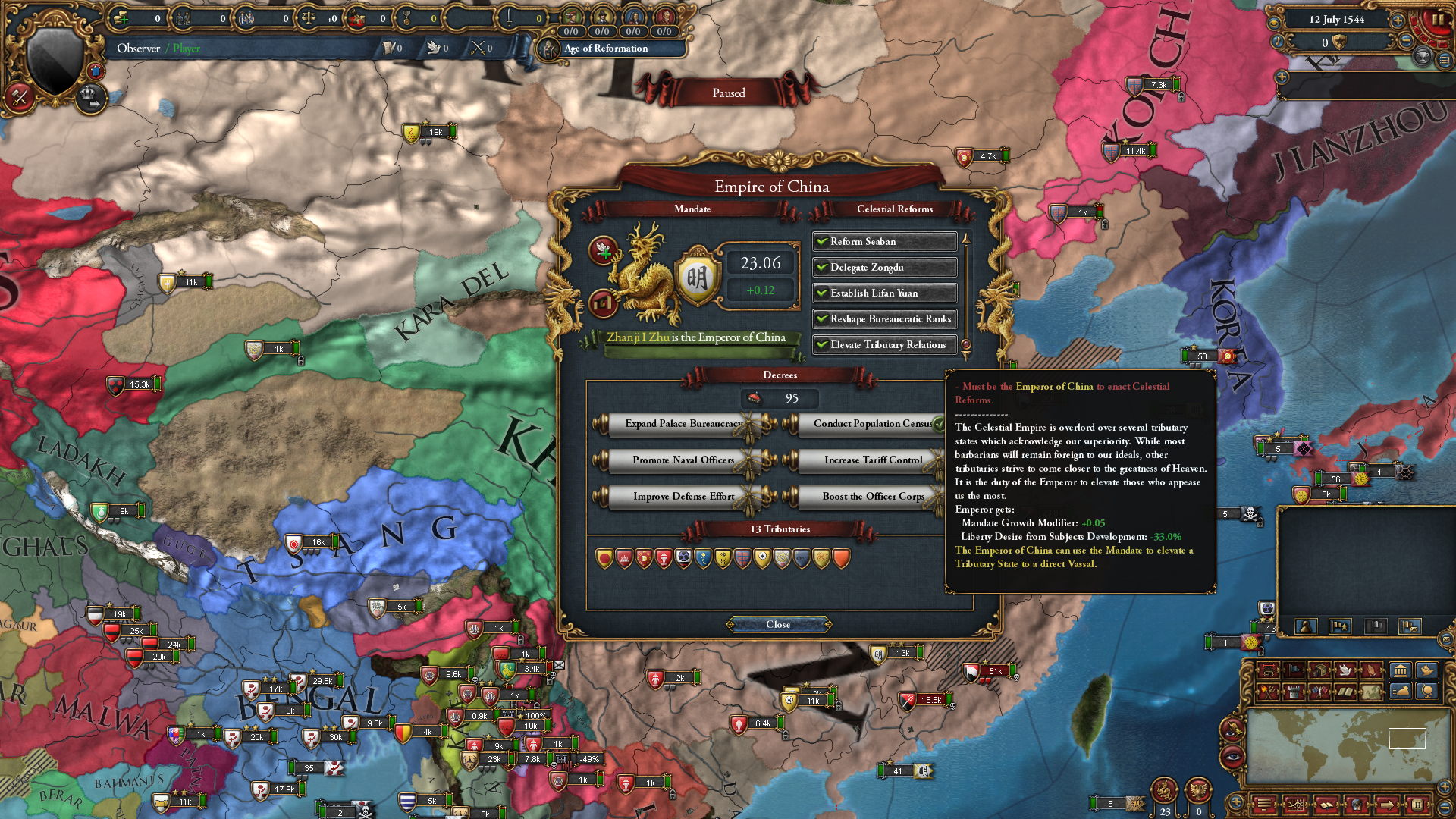1456x819 pixels.
Task: Unpause the game via Paused banner
Action: point(727,93)
